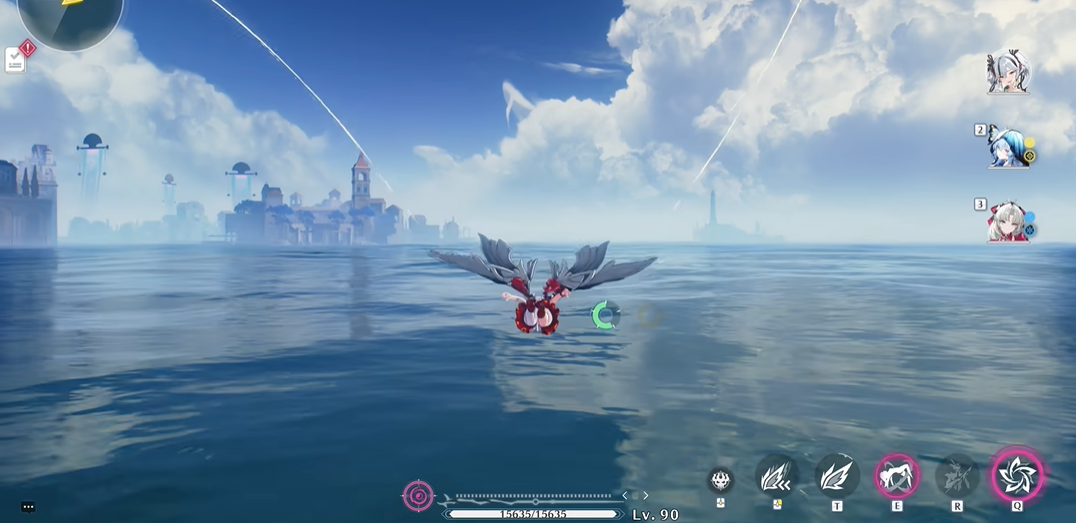Use the wing dash ability with arrows
The height and width of the screenshot is (523, 1076).
click(x=777, y=476)
